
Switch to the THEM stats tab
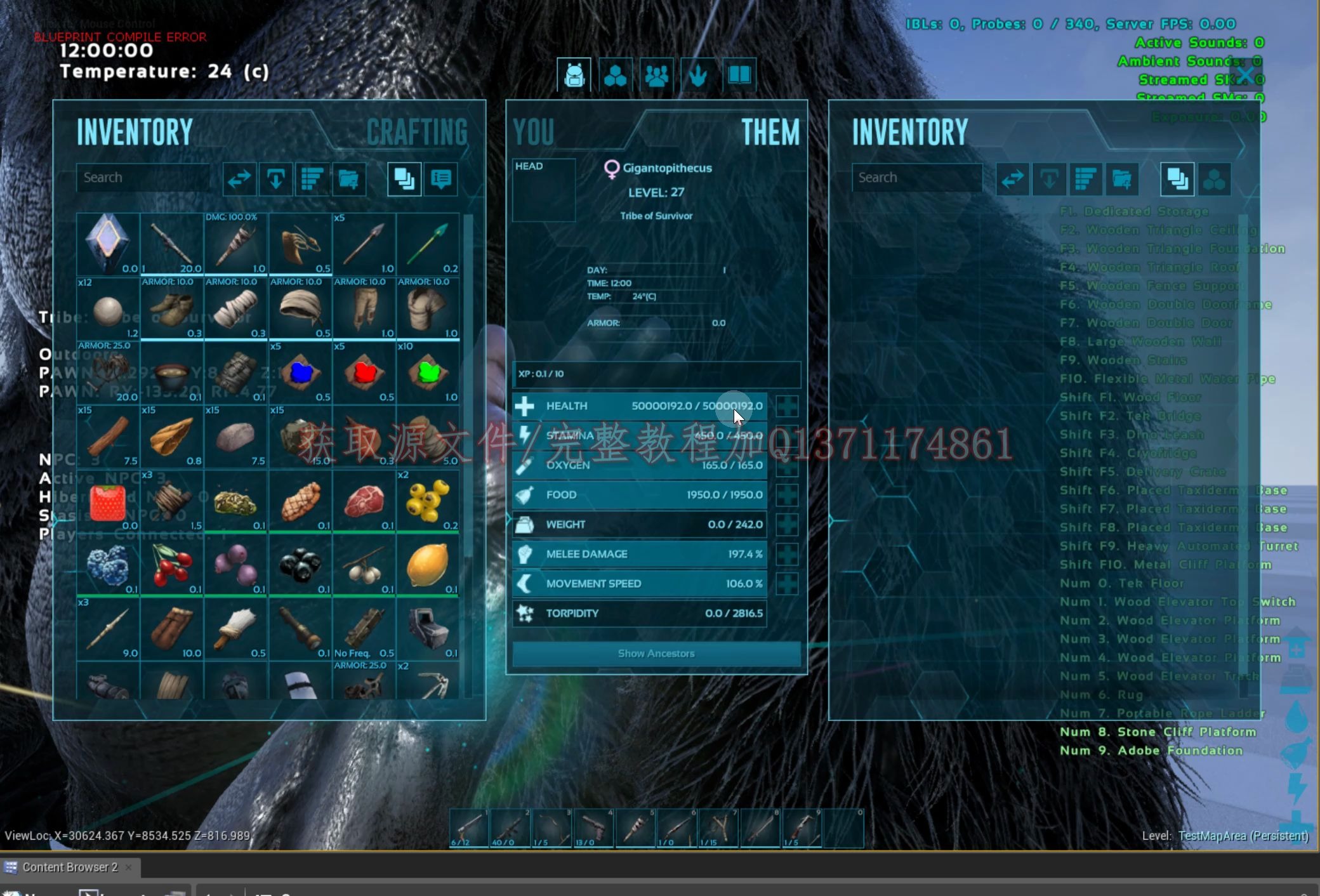click(770, 133)
